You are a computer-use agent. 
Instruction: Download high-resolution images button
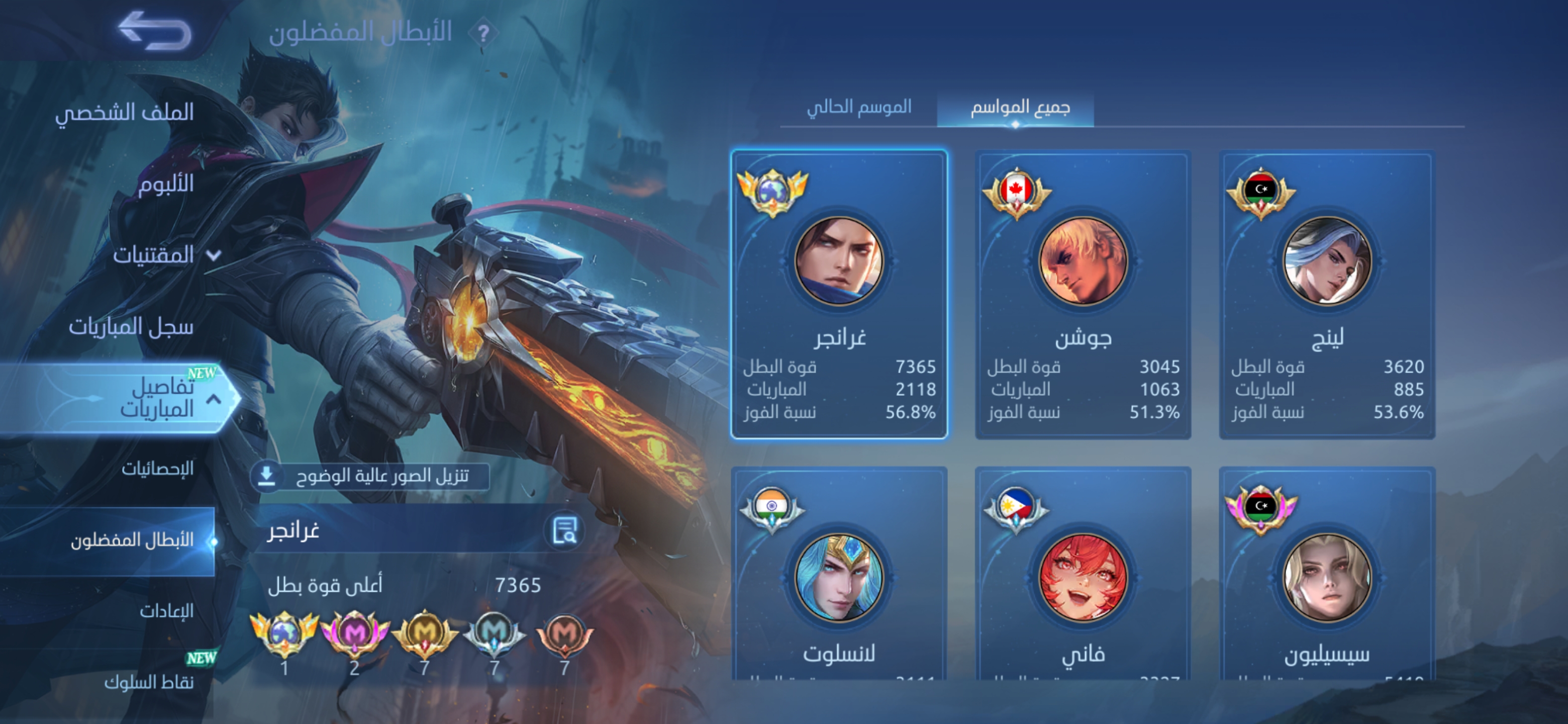(369, 476)
